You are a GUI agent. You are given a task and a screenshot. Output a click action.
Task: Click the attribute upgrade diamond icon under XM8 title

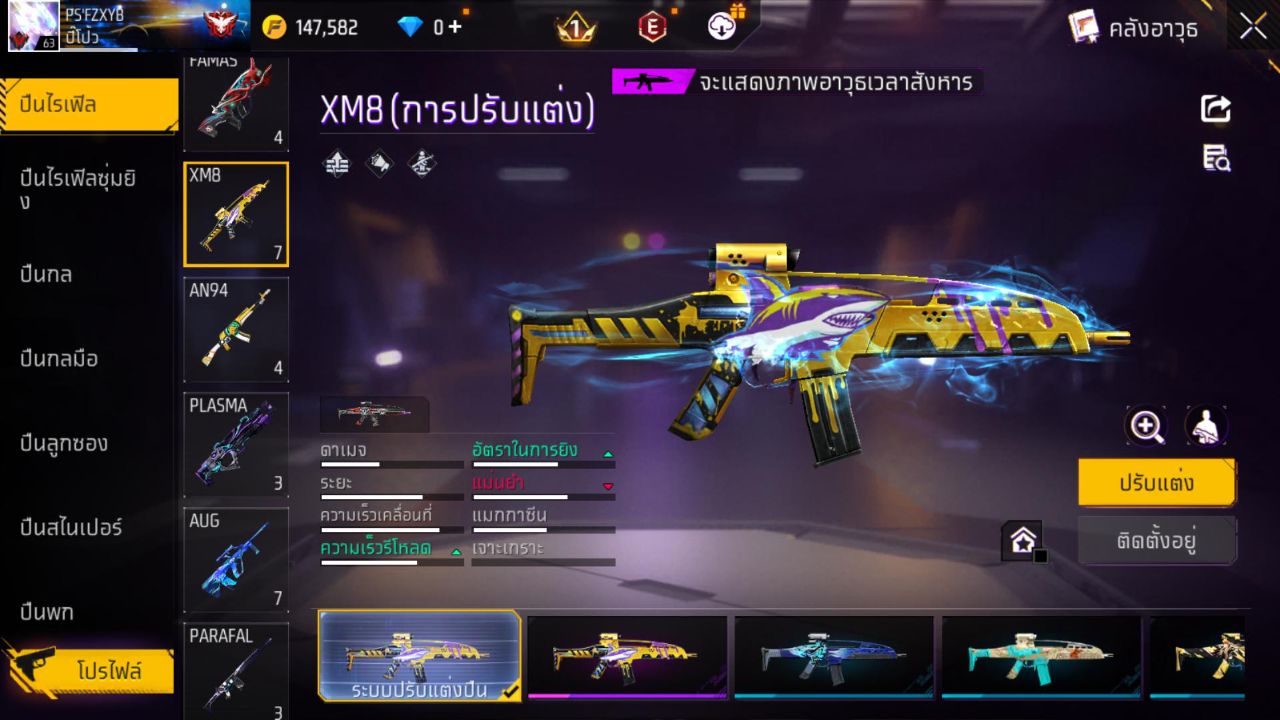pos(335,163)
